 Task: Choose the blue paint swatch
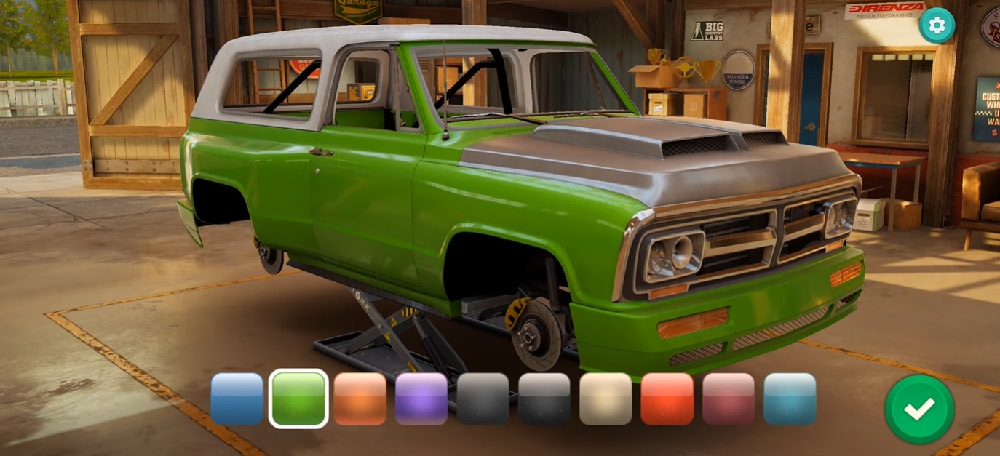point(237,398)
